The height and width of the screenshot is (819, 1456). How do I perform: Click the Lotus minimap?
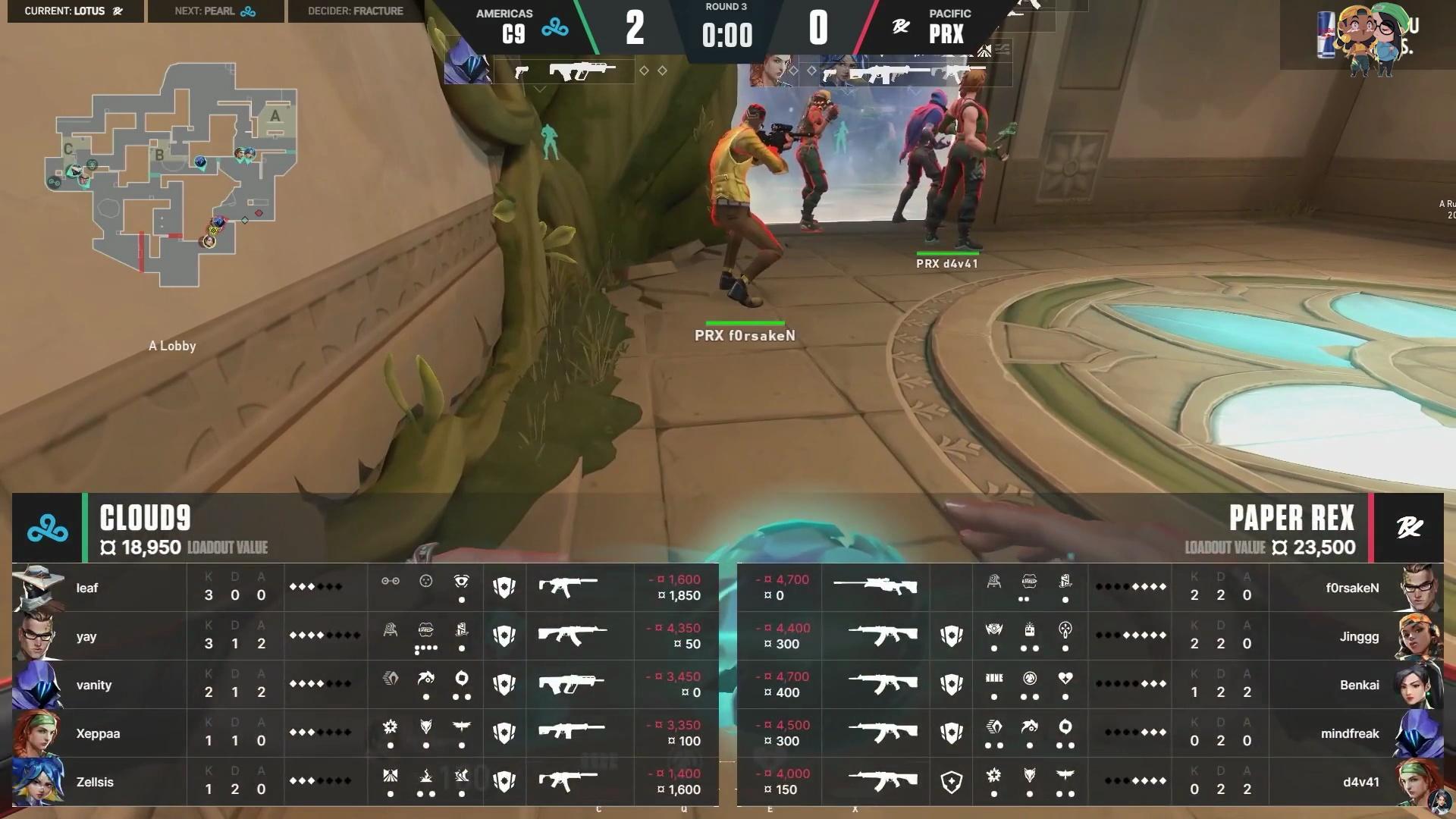pyautogui.click(x=173, y=173)
